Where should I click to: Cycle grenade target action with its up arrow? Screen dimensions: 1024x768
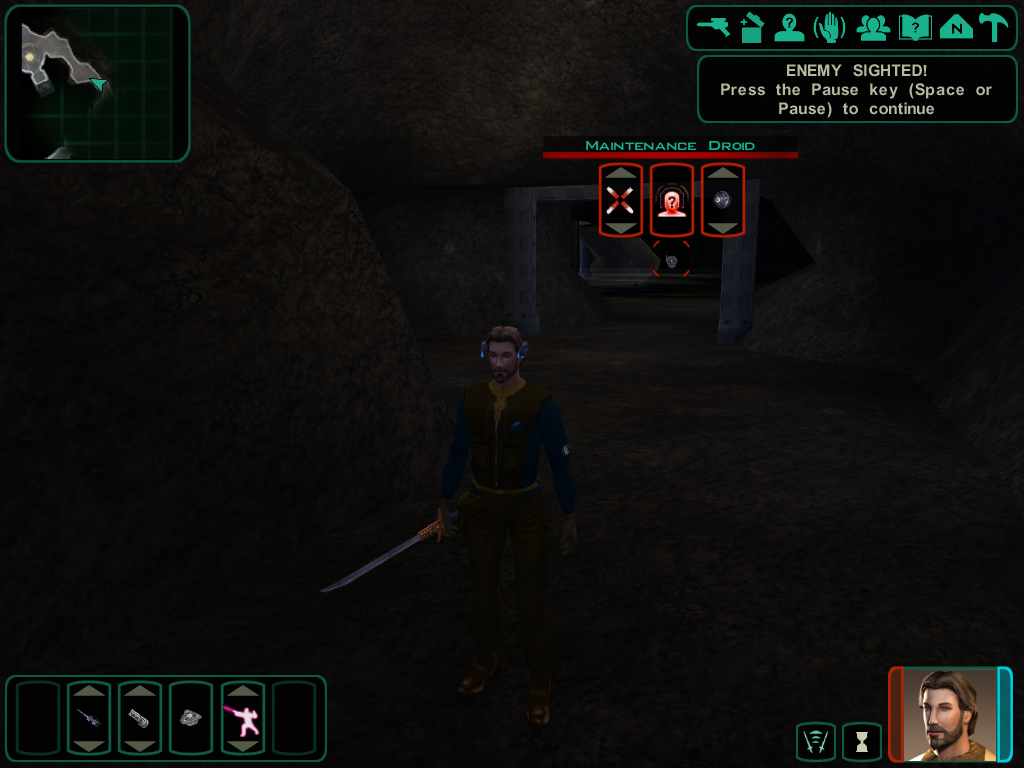(722, 174)
